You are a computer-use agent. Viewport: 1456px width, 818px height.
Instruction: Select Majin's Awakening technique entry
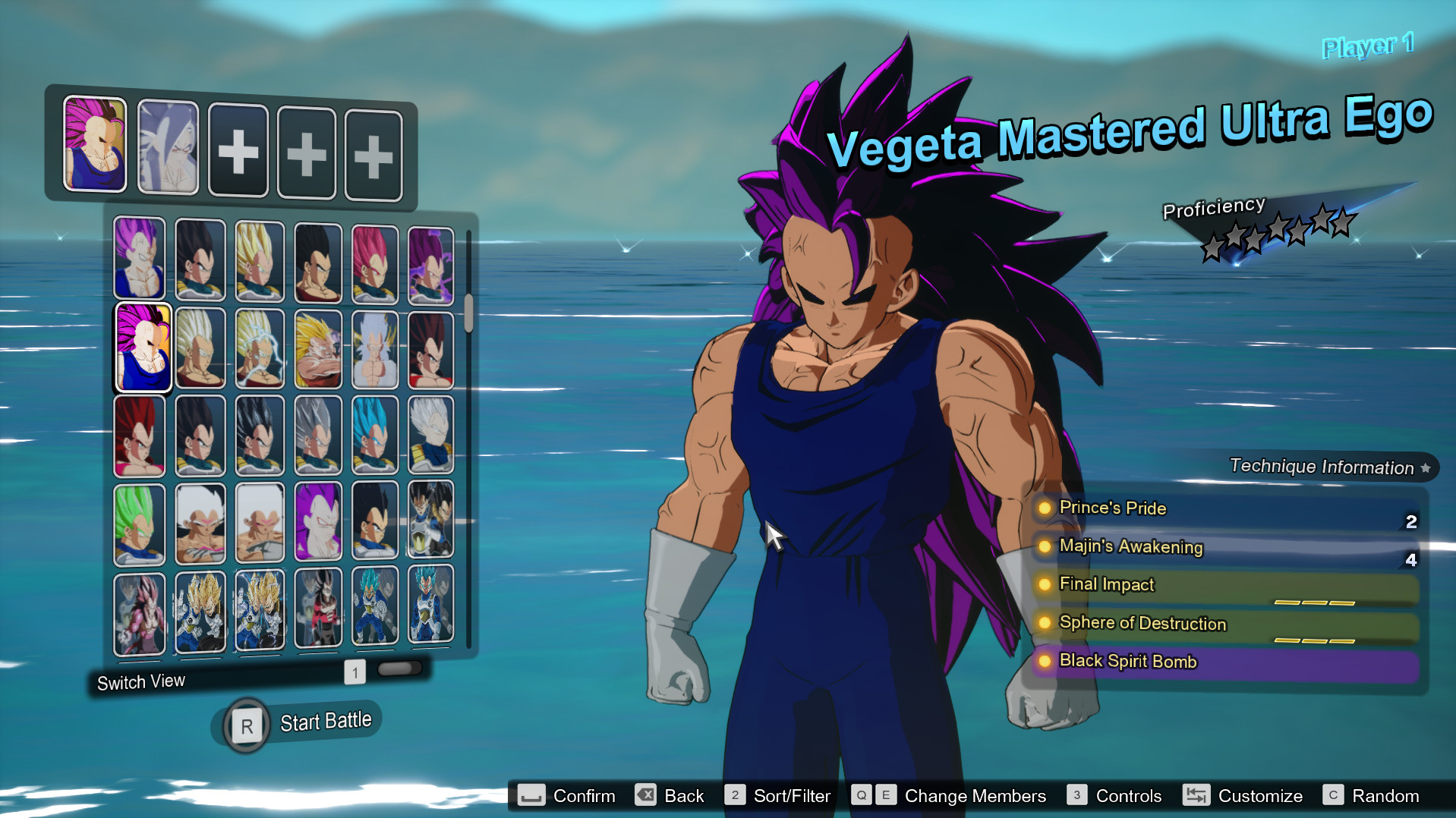pyautogui.click(x=1225, y=546)
